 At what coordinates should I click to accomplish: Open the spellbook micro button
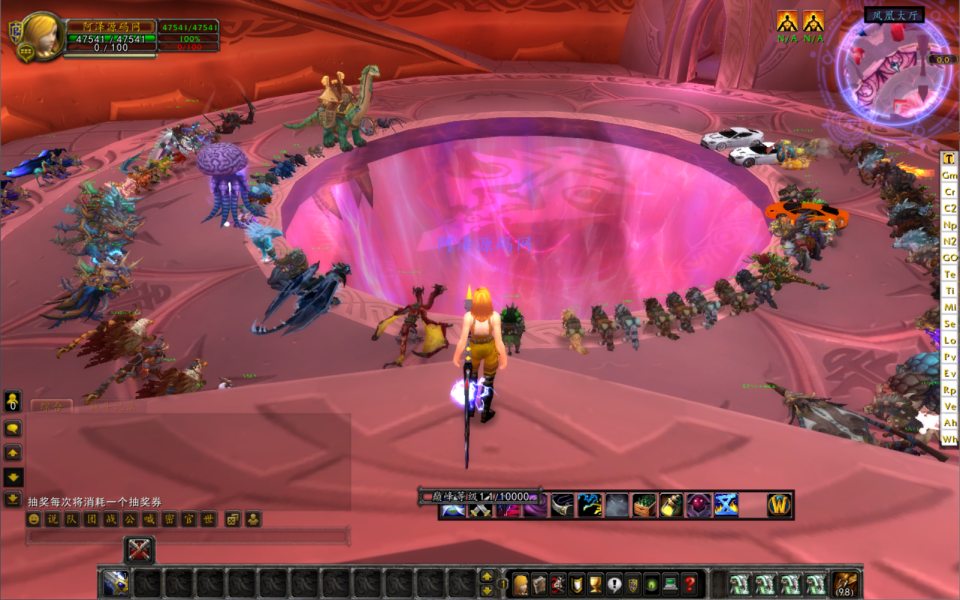tap(539, 584)
